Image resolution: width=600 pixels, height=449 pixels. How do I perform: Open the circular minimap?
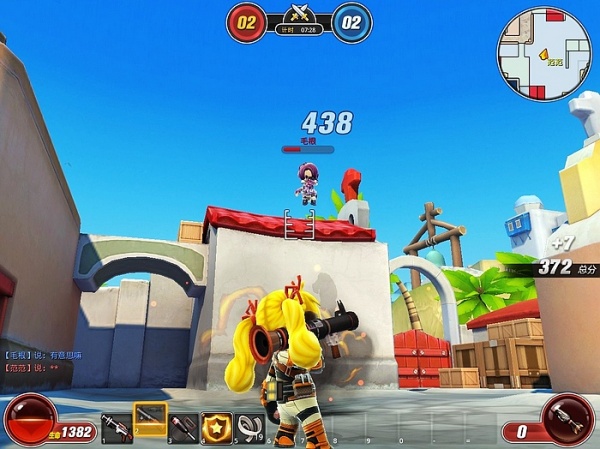(x=544, y=54)
